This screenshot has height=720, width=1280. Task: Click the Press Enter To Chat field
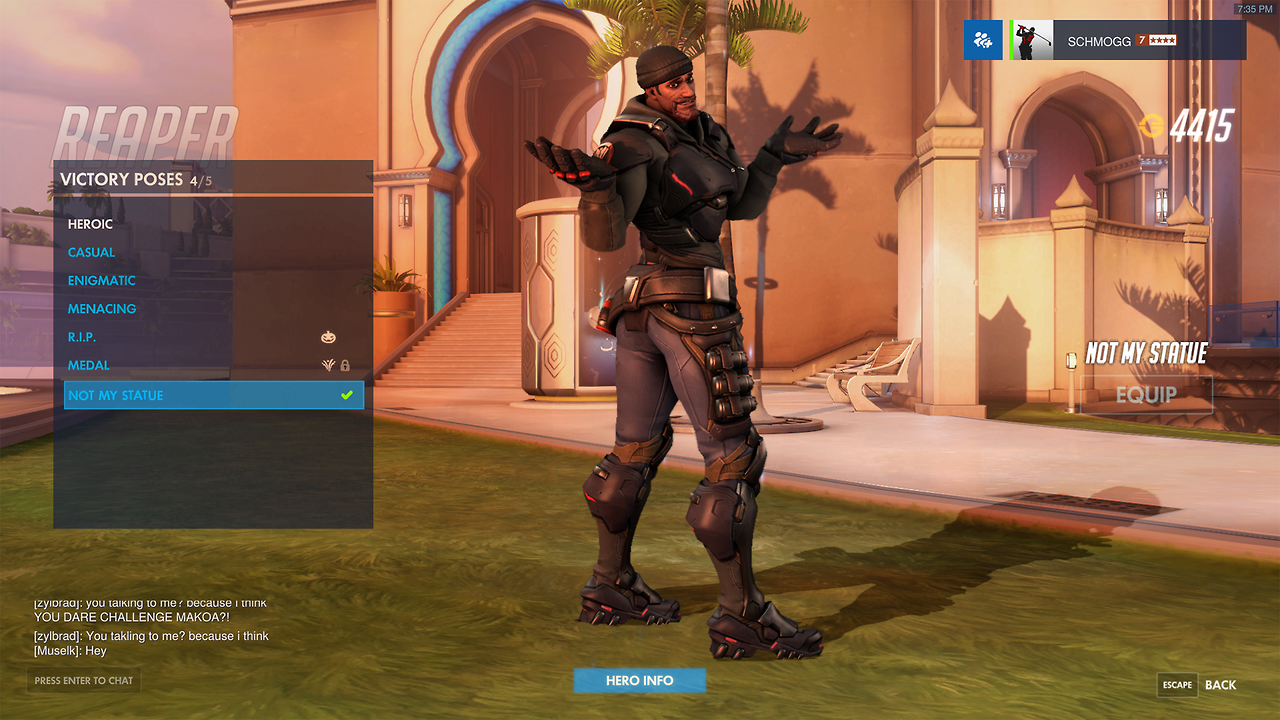[83, 681]
